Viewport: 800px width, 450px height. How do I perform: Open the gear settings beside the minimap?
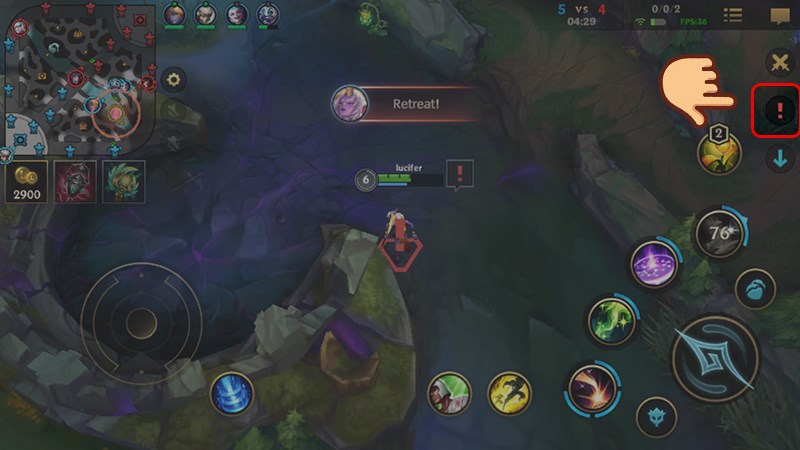tap(174, 80)
